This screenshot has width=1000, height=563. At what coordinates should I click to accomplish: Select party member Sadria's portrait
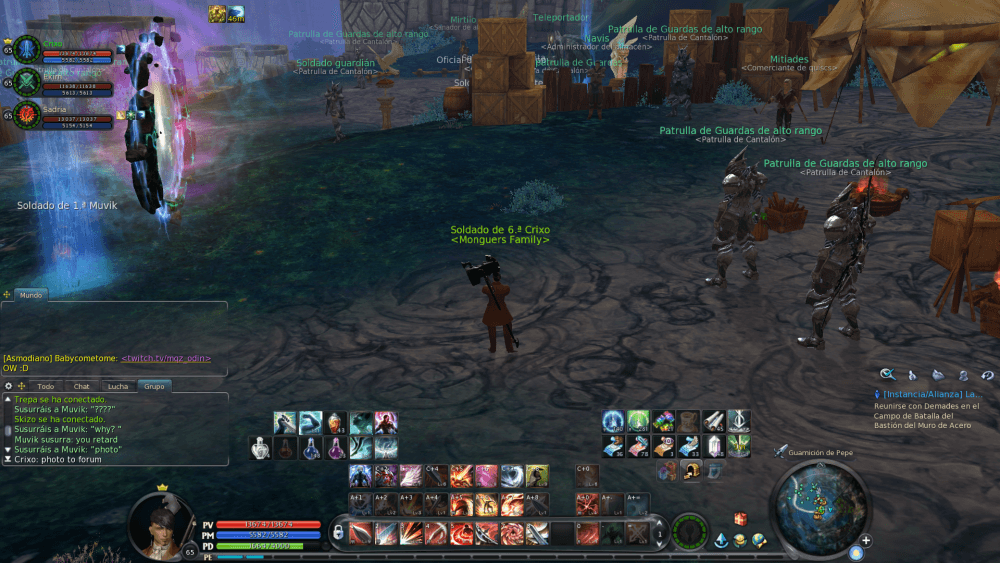click(x=27, y=113)
